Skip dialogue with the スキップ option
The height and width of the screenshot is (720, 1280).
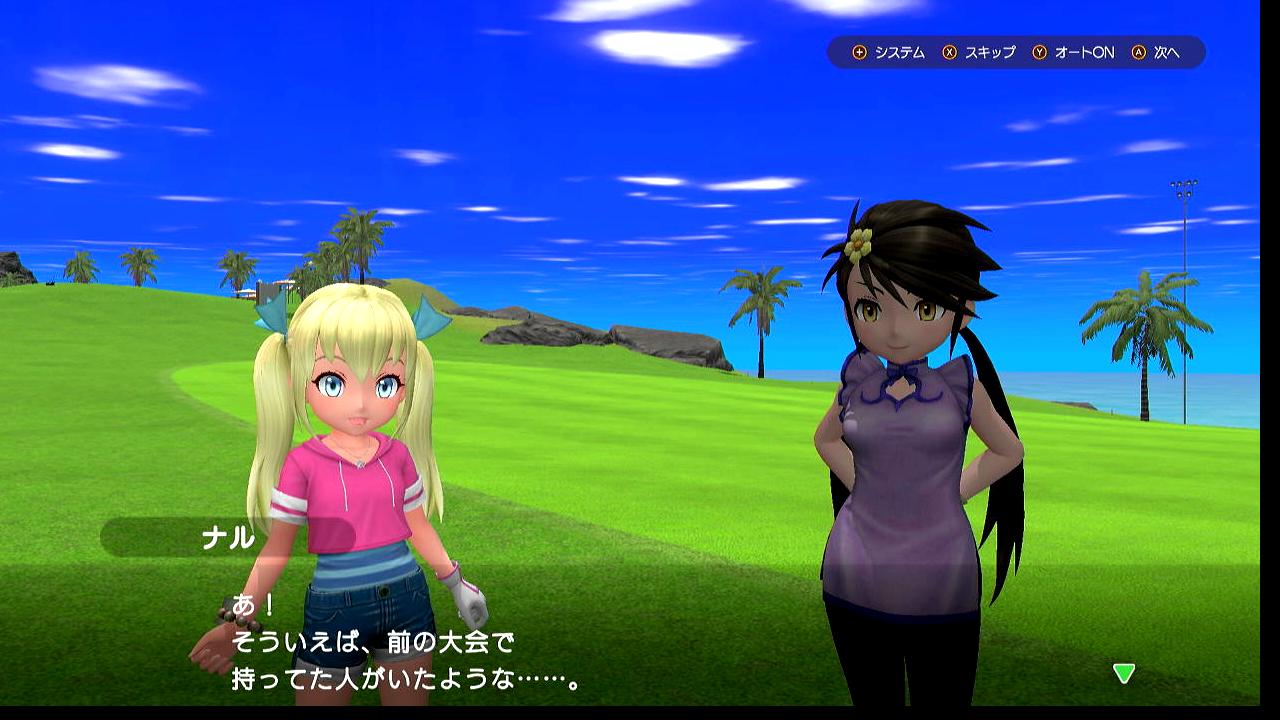(x=979, y=53)
